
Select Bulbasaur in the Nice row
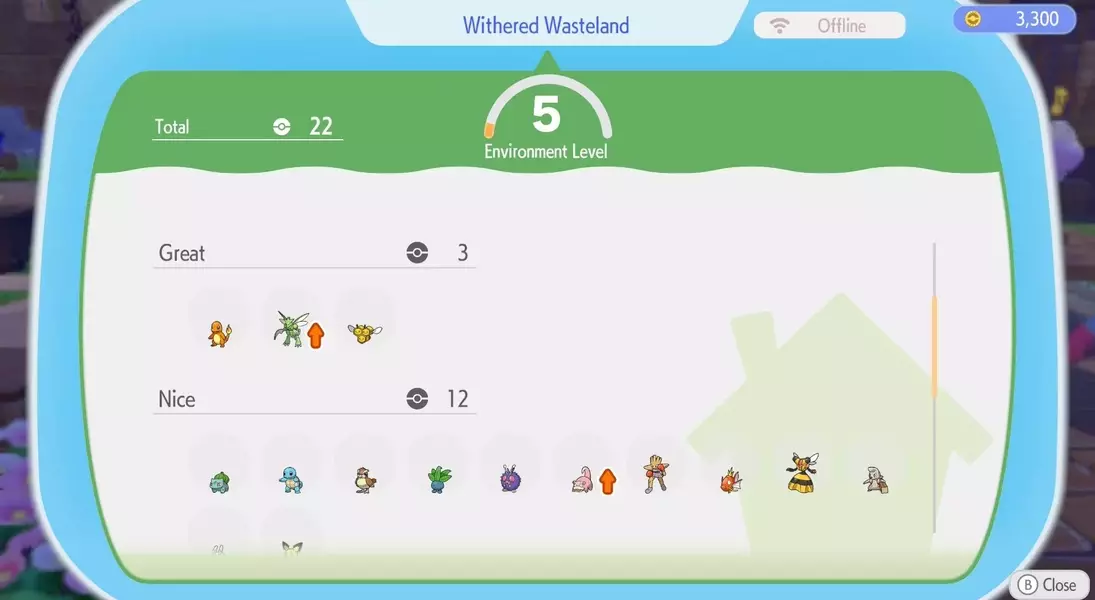click(219, 481)
